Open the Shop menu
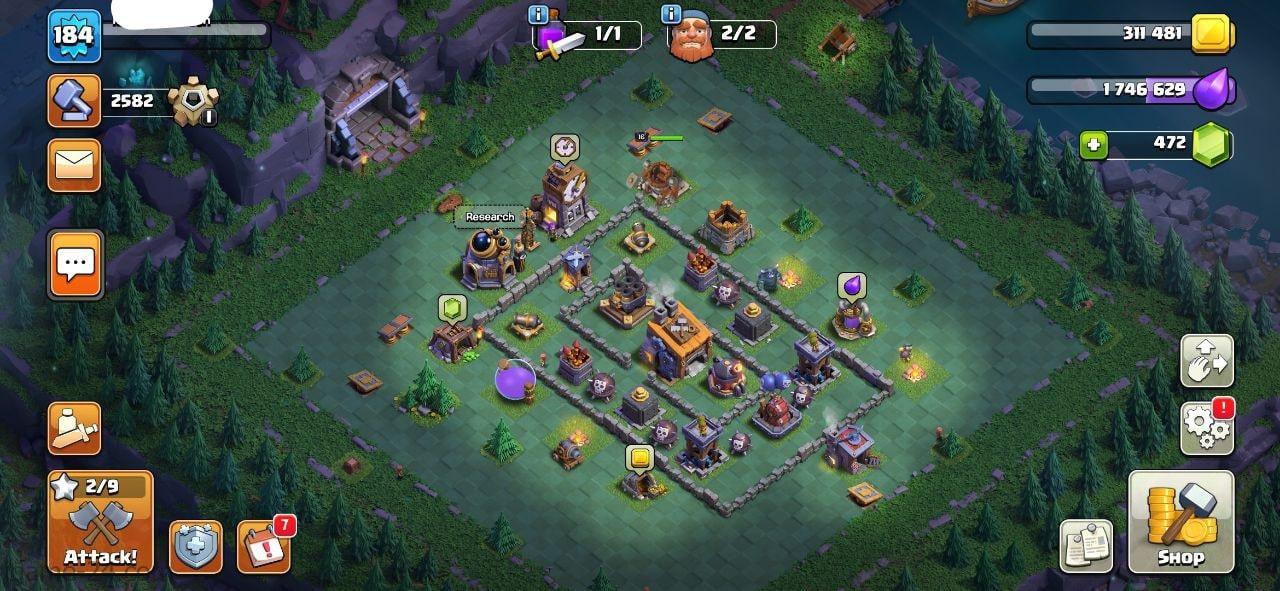The width and height of the screenshot is (1280, 591). click(1181, 521)
